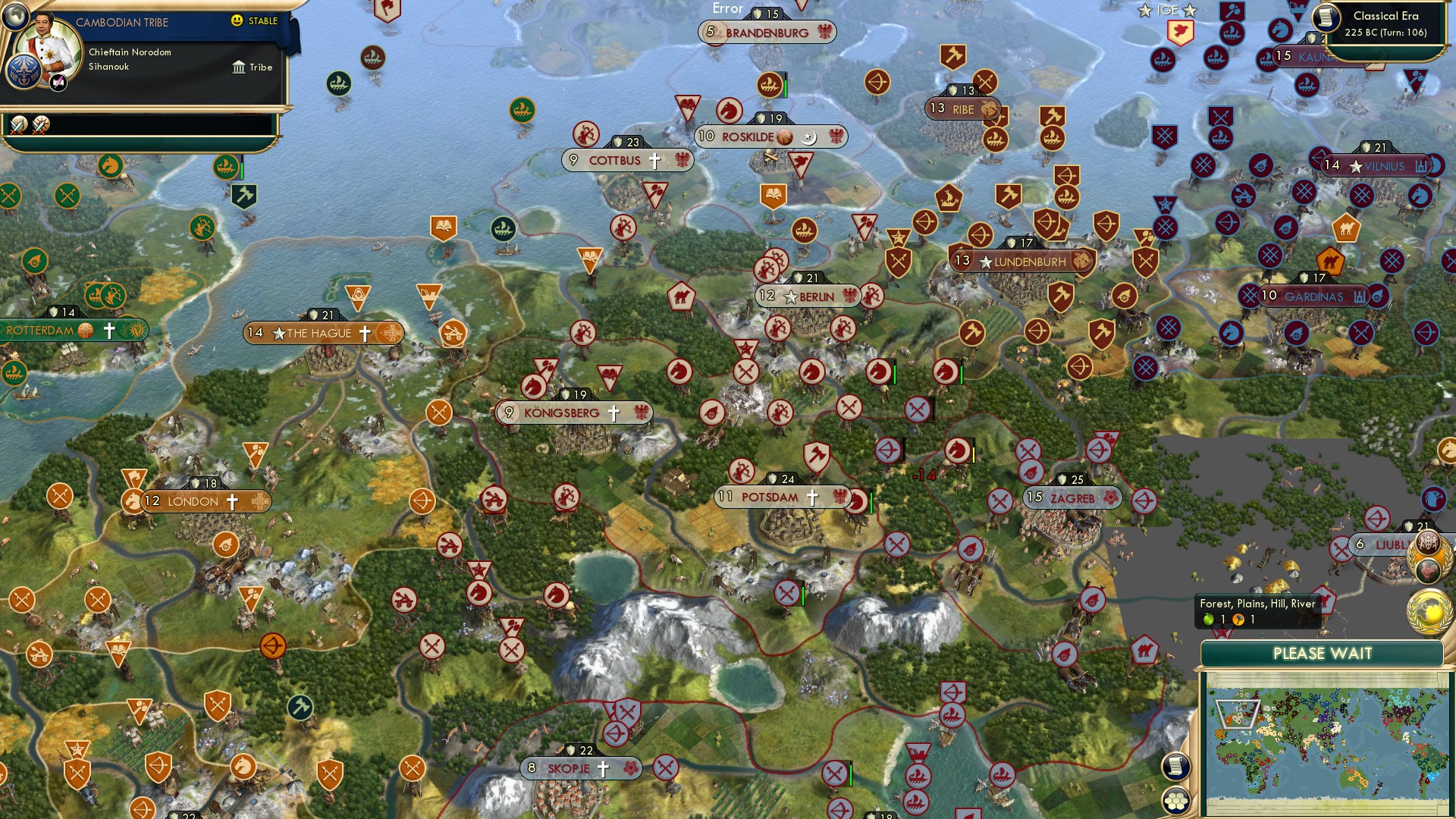Open the Berlin city banner
Viewport: 1456px width, 819px height.
point(805,297)
